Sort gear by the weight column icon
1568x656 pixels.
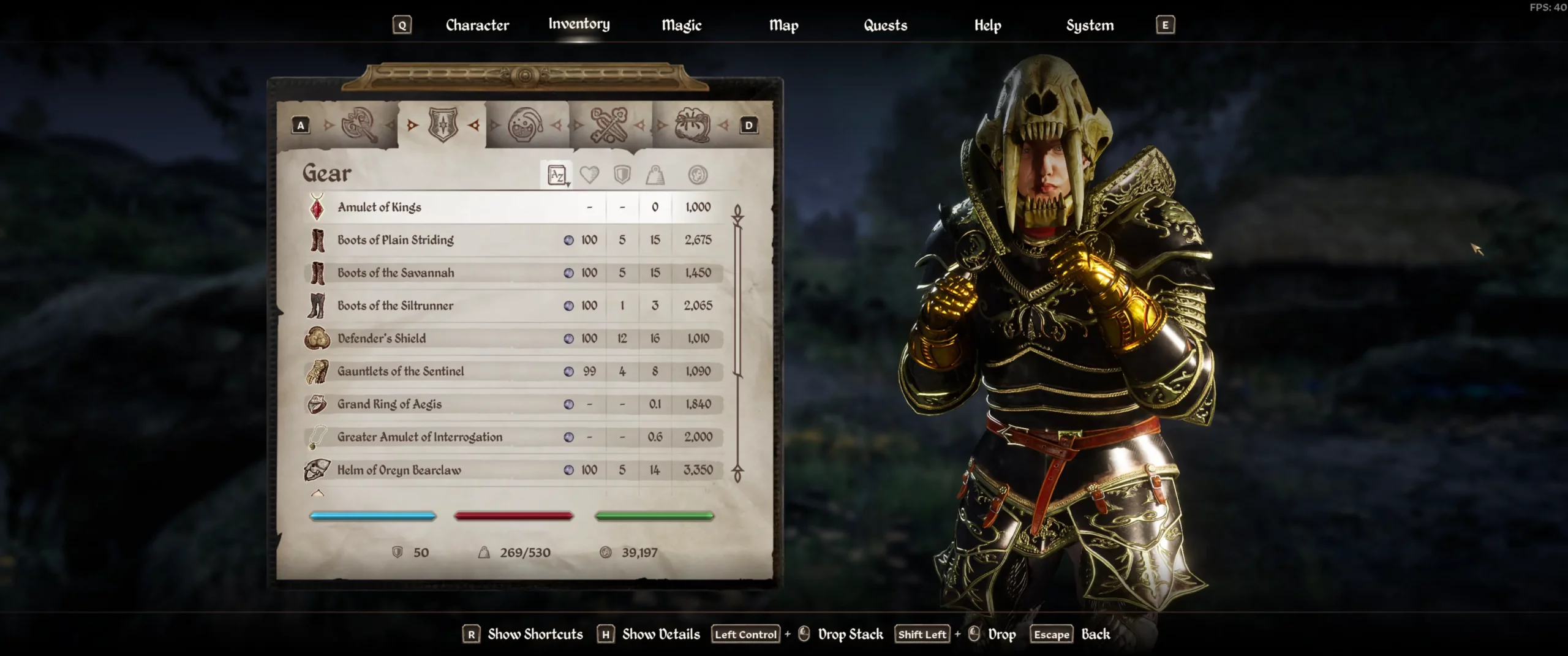(x=655, y=175)
